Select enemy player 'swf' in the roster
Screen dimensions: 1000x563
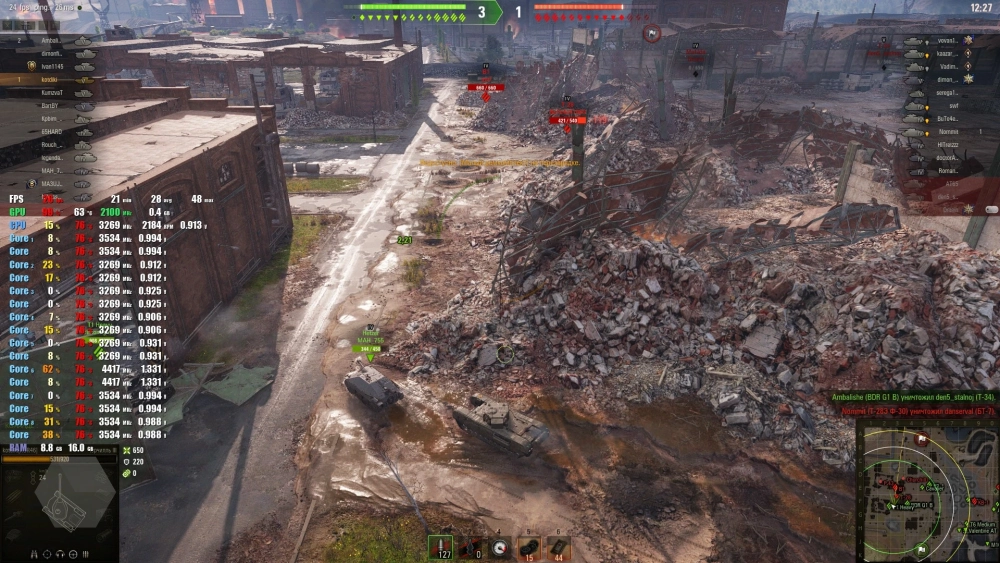(953, 105)
